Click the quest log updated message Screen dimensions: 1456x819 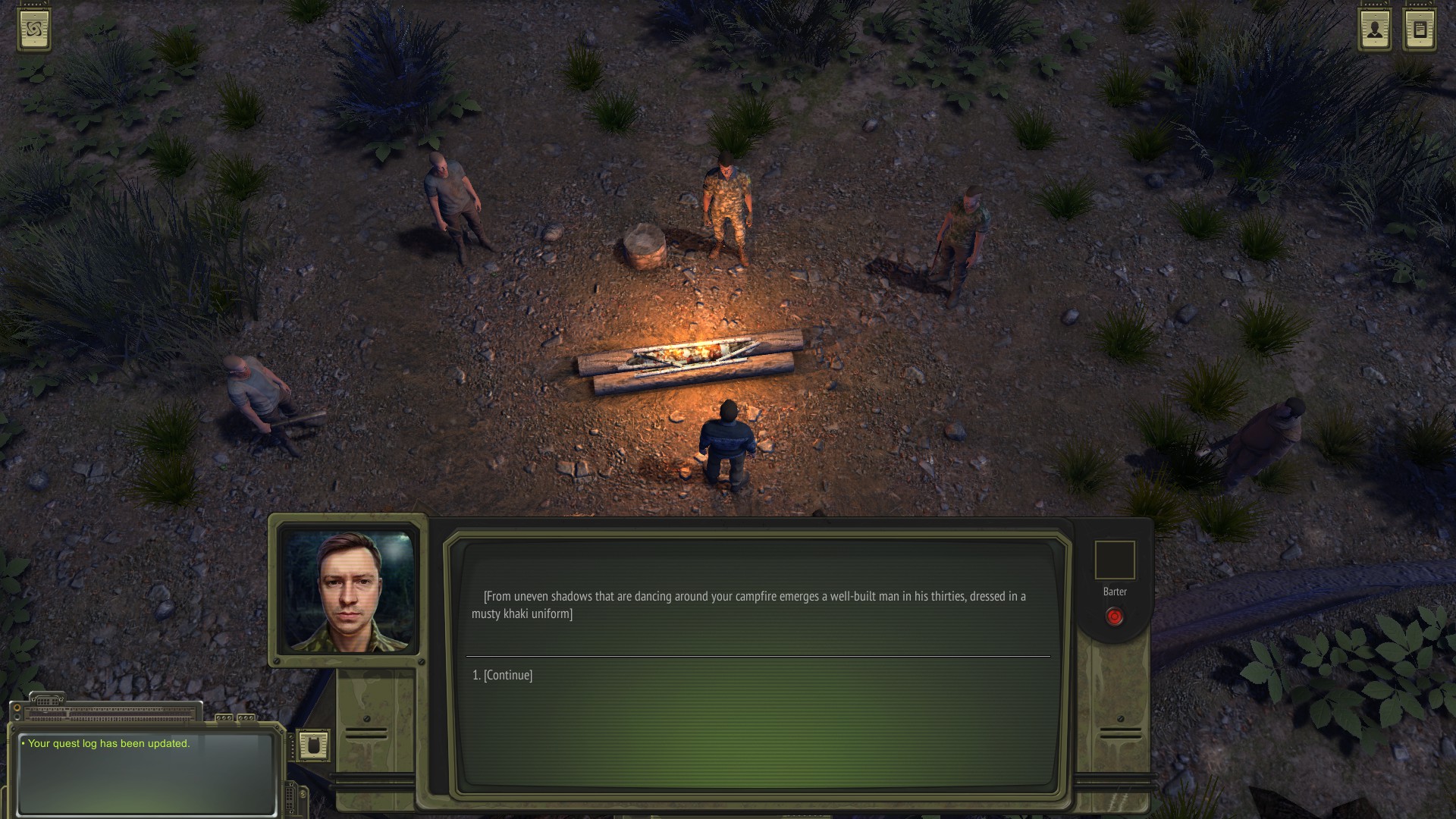pyautogui.click(x=108, y=743)
